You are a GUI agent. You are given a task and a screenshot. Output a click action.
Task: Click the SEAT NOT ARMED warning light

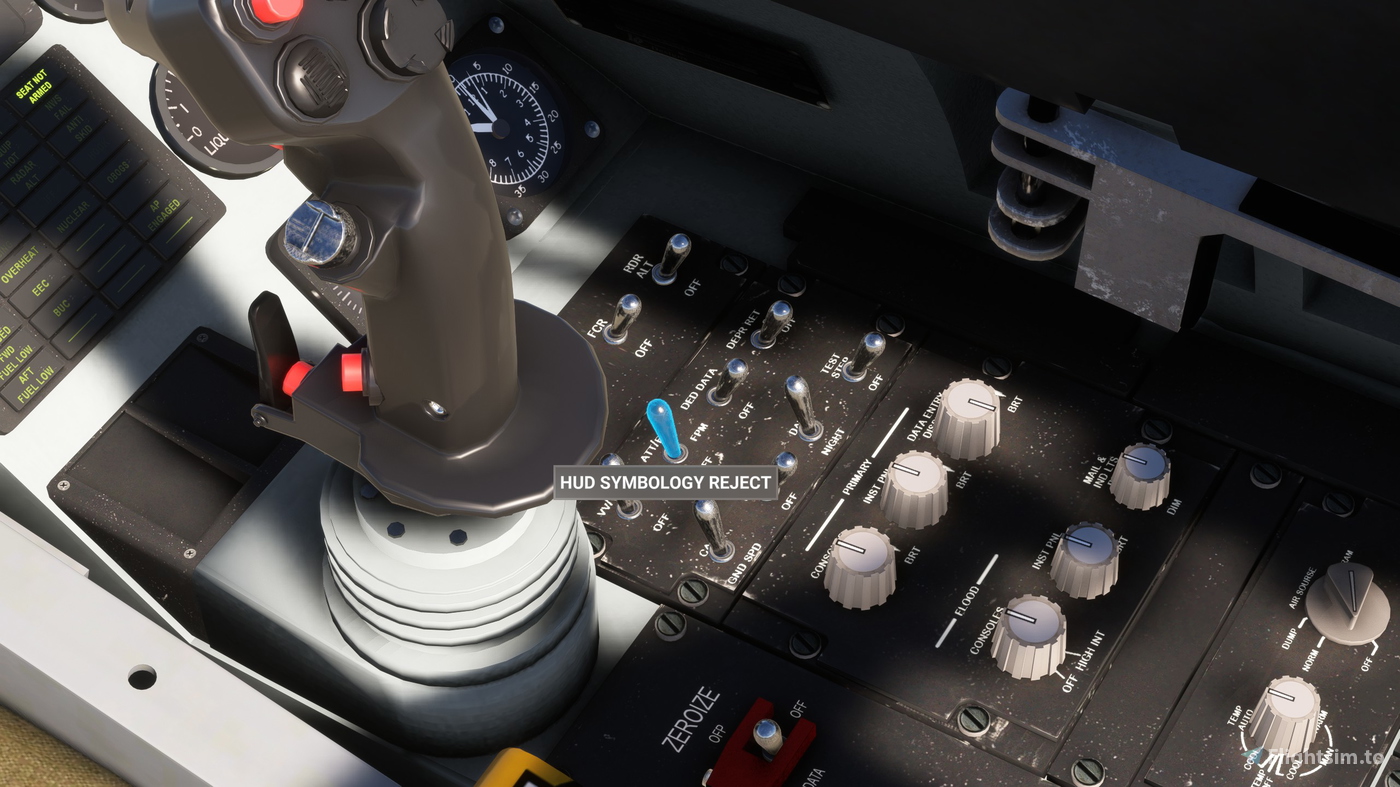[35, 83]
